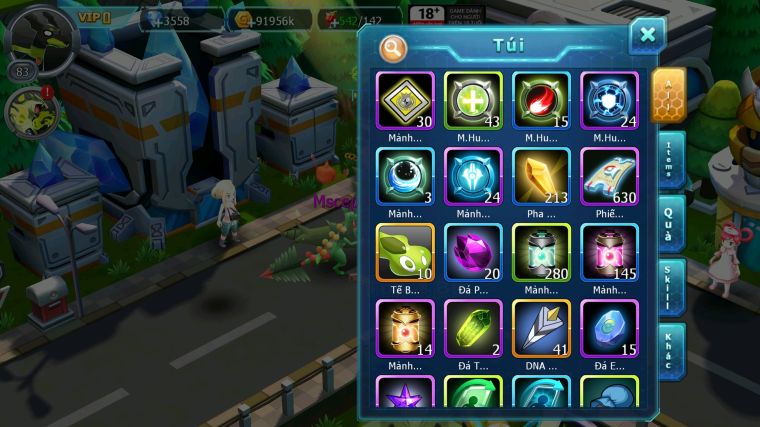Viewport: 760px width, 427px height.
Task: Pick the Pha golden crystal with 213
Action: pyautogui.click(x=541, y=177)
